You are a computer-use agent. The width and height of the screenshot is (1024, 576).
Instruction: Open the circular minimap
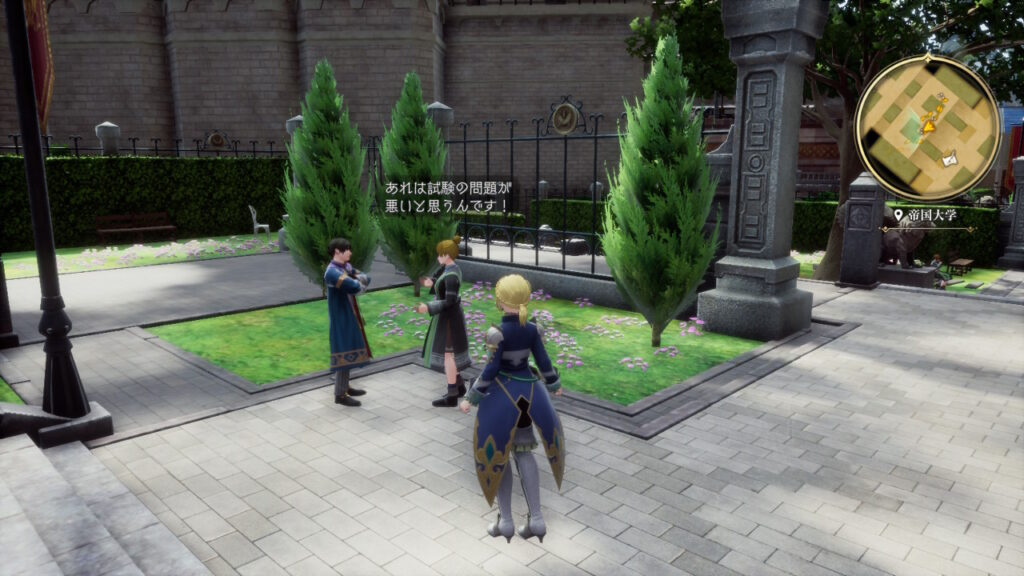click(927, 127)
